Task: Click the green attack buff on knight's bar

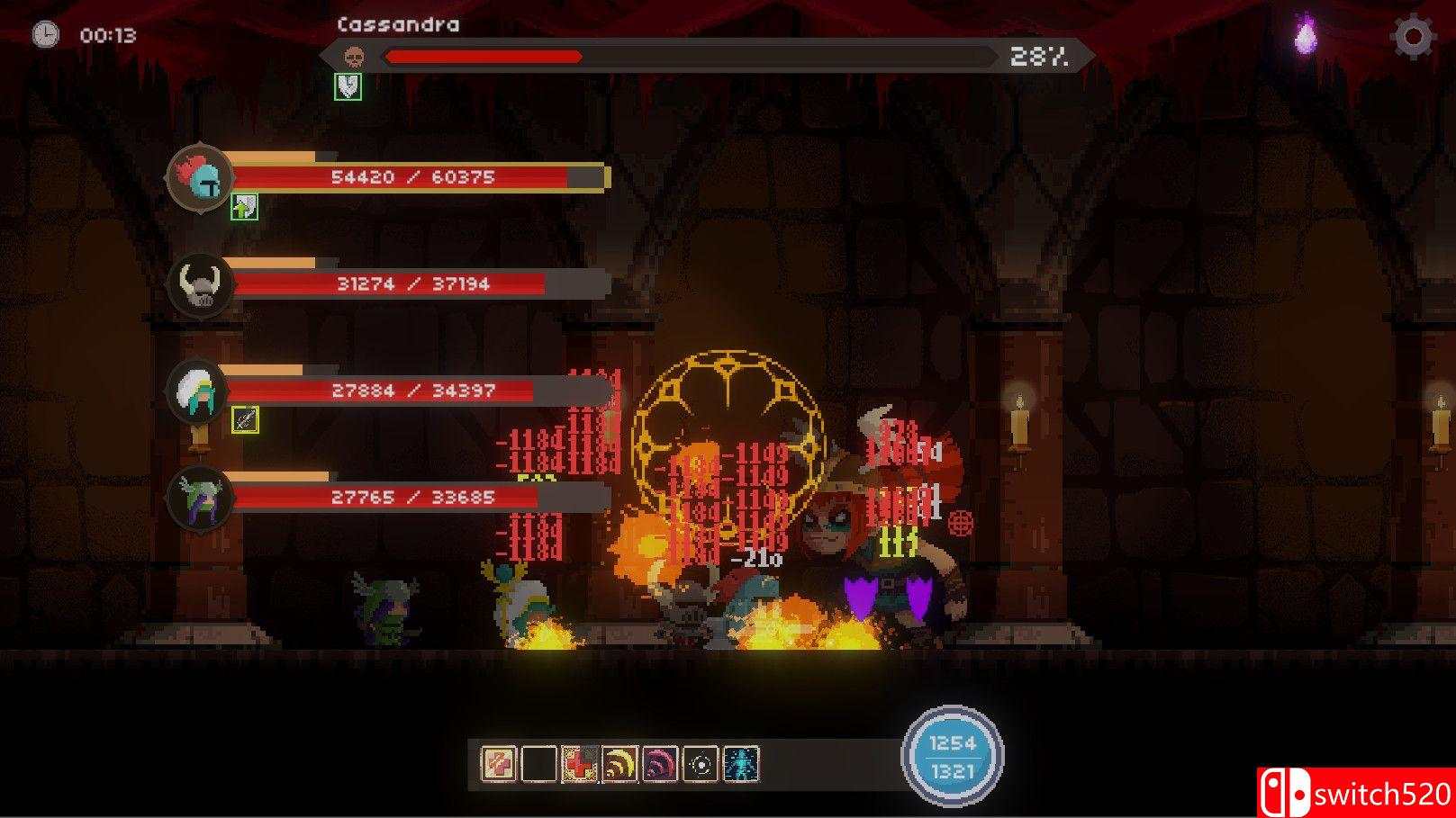Action: point(243,209)
